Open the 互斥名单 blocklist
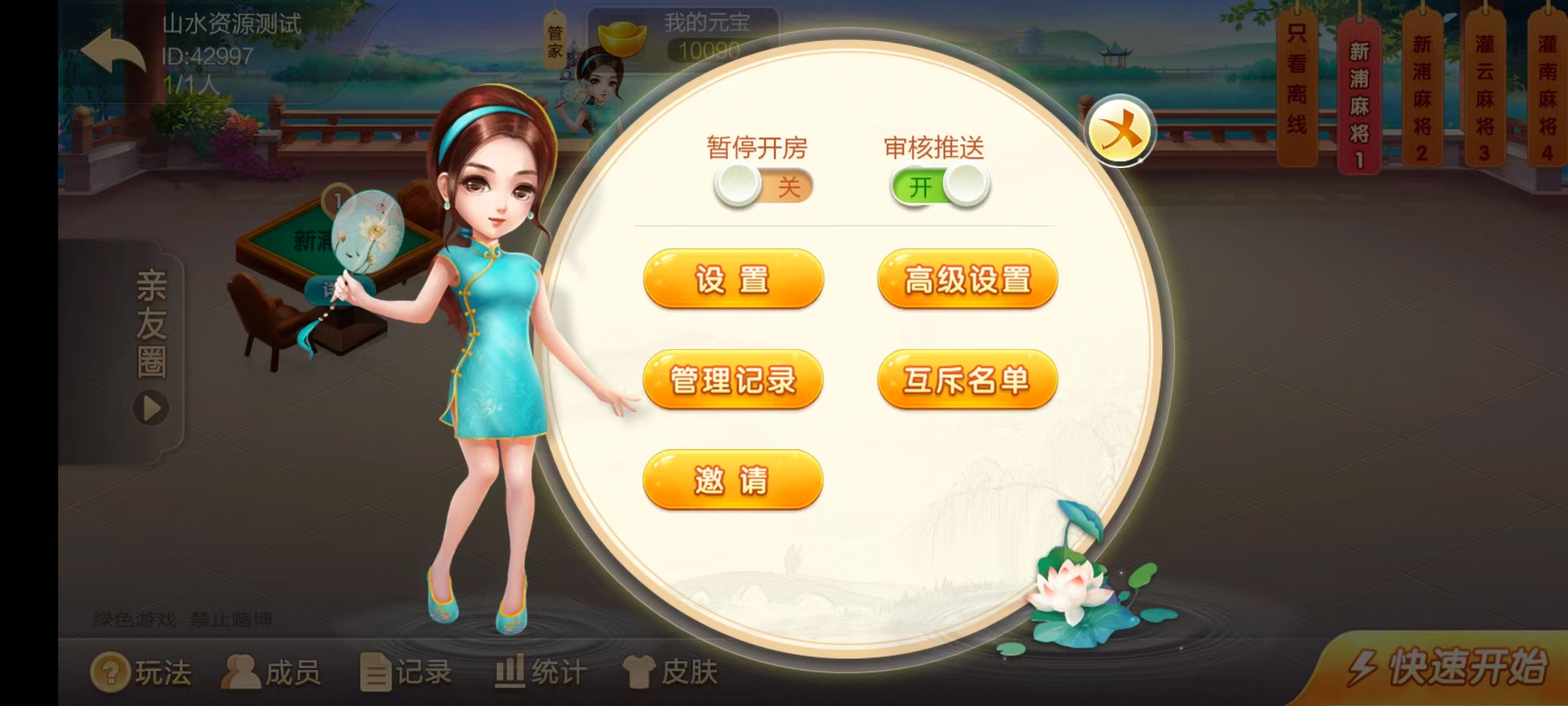This screenshot has width=1568, height=706. click(968, 379)
